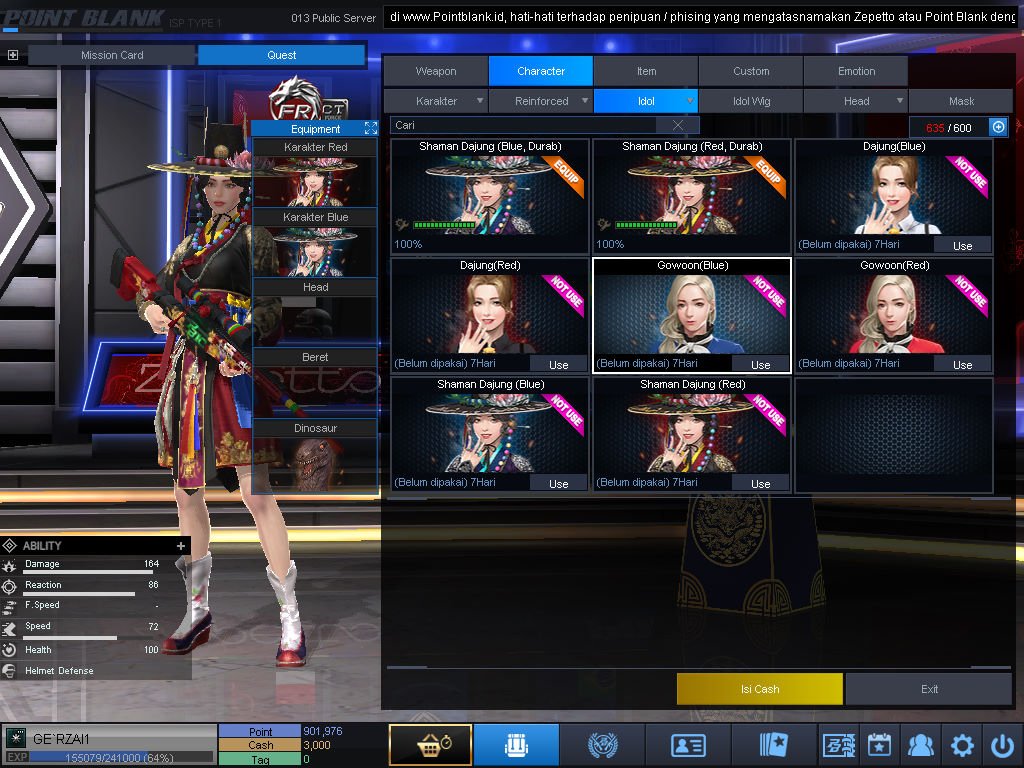Open the shop basket icon
Screen dimensions: 1024x768
(x=430, y=745)
